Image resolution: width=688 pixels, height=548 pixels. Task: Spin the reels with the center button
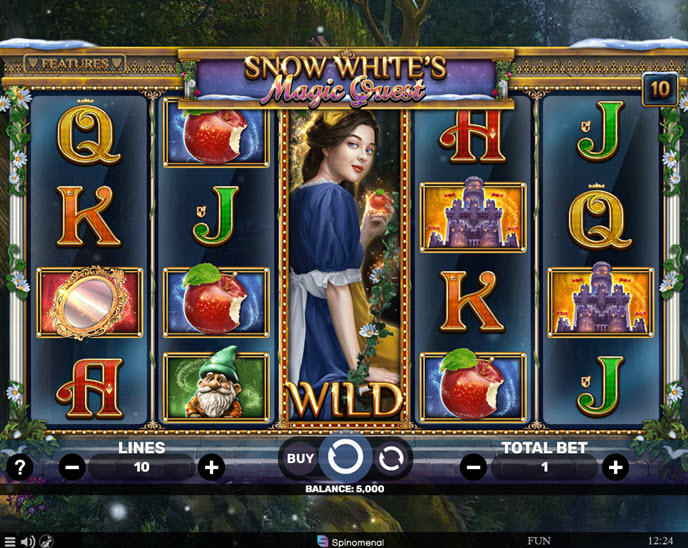click(345, 458)
